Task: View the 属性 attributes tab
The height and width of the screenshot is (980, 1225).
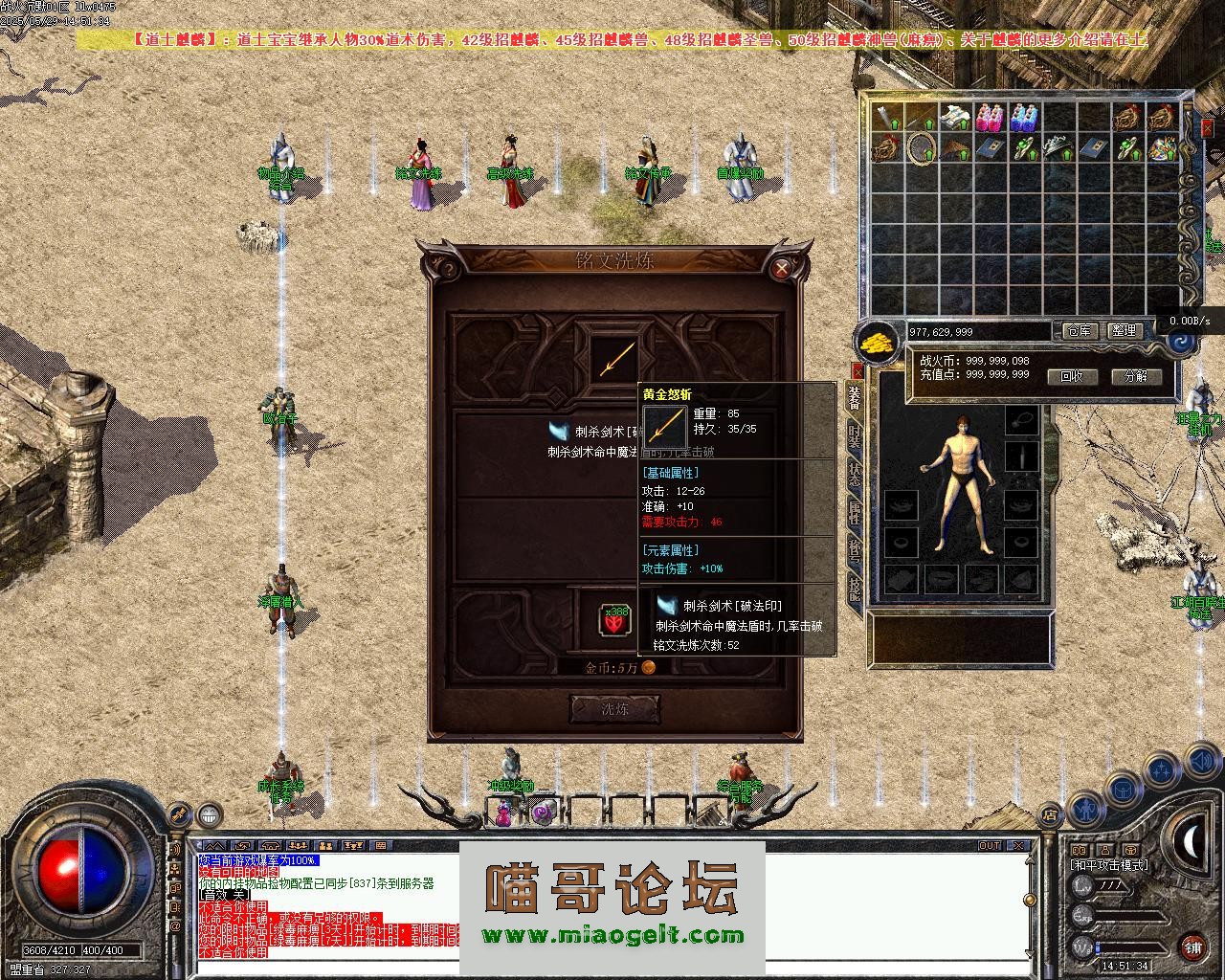Action: point(855,512)
